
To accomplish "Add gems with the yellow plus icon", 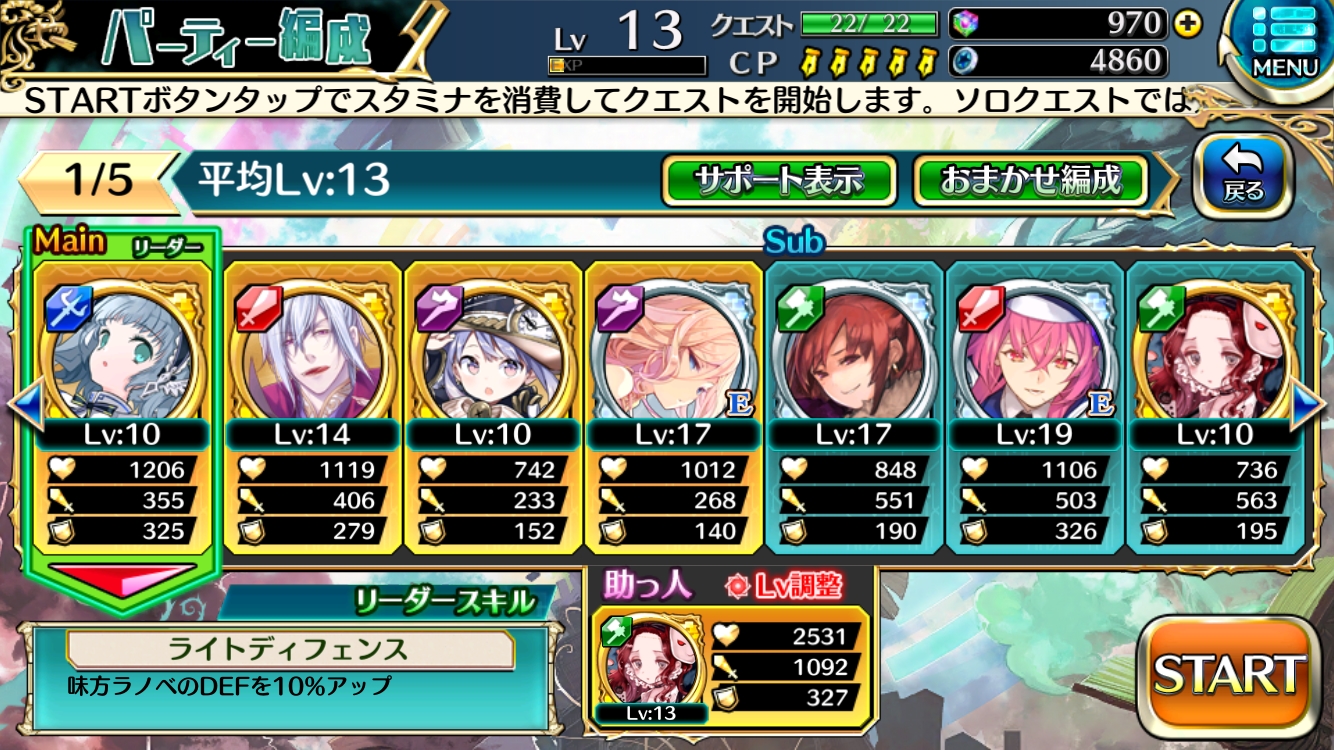I will tap(1188, 24).
